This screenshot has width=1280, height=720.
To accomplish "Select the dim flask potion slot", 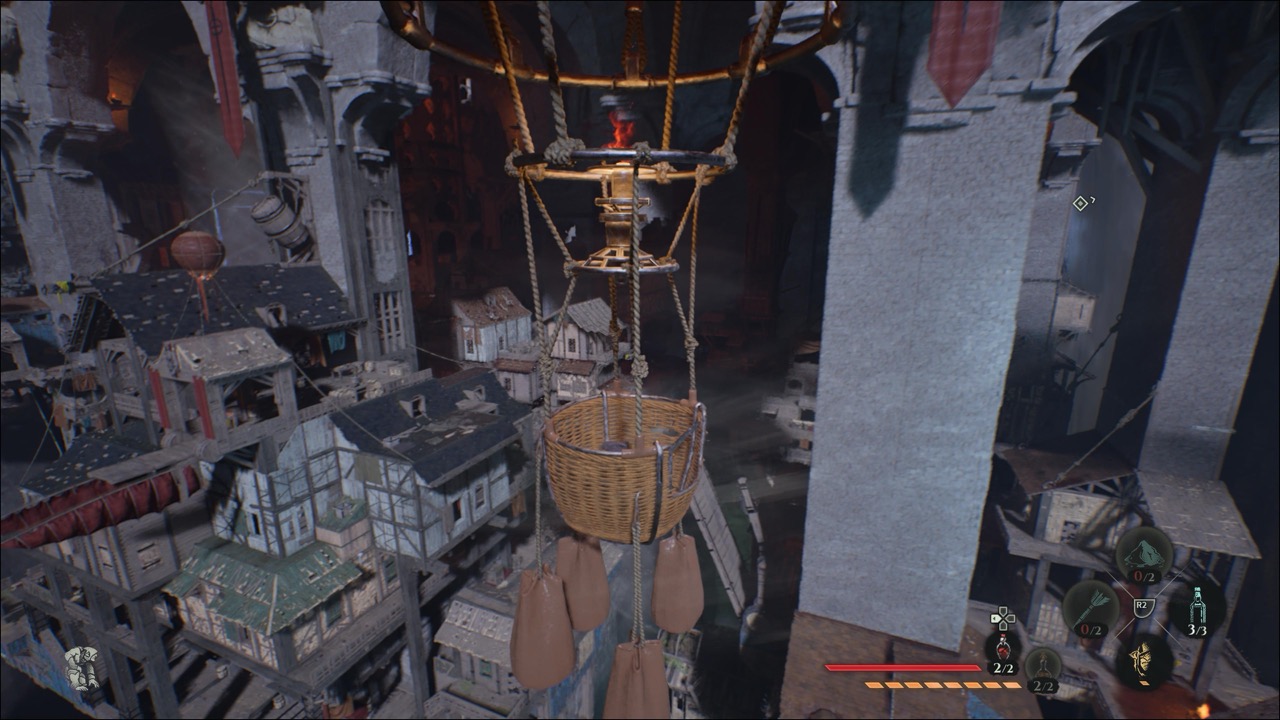I will pyautogui.click(x=1043, y=664).
